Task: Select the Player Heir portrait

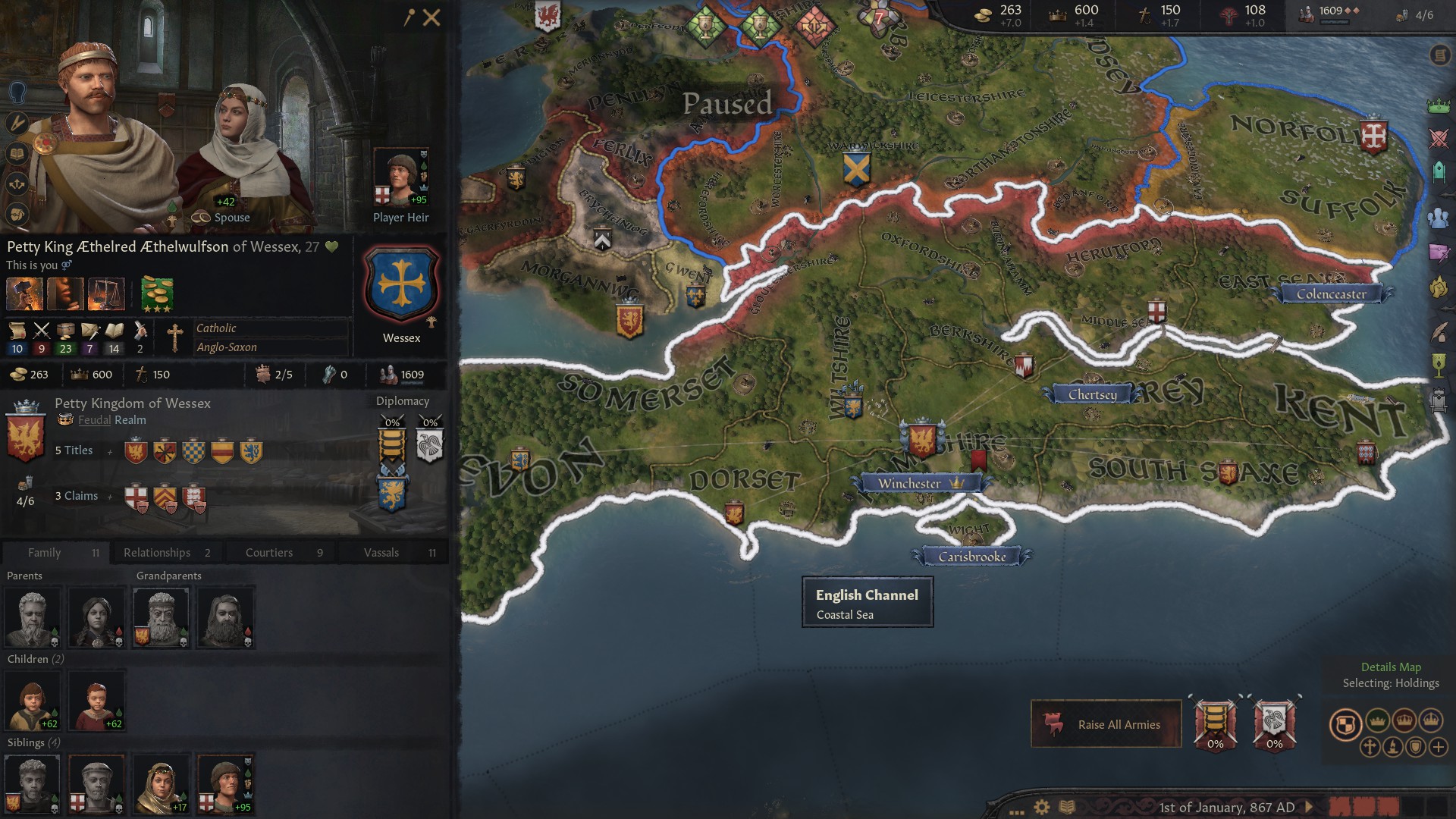Action: [400, 177]
